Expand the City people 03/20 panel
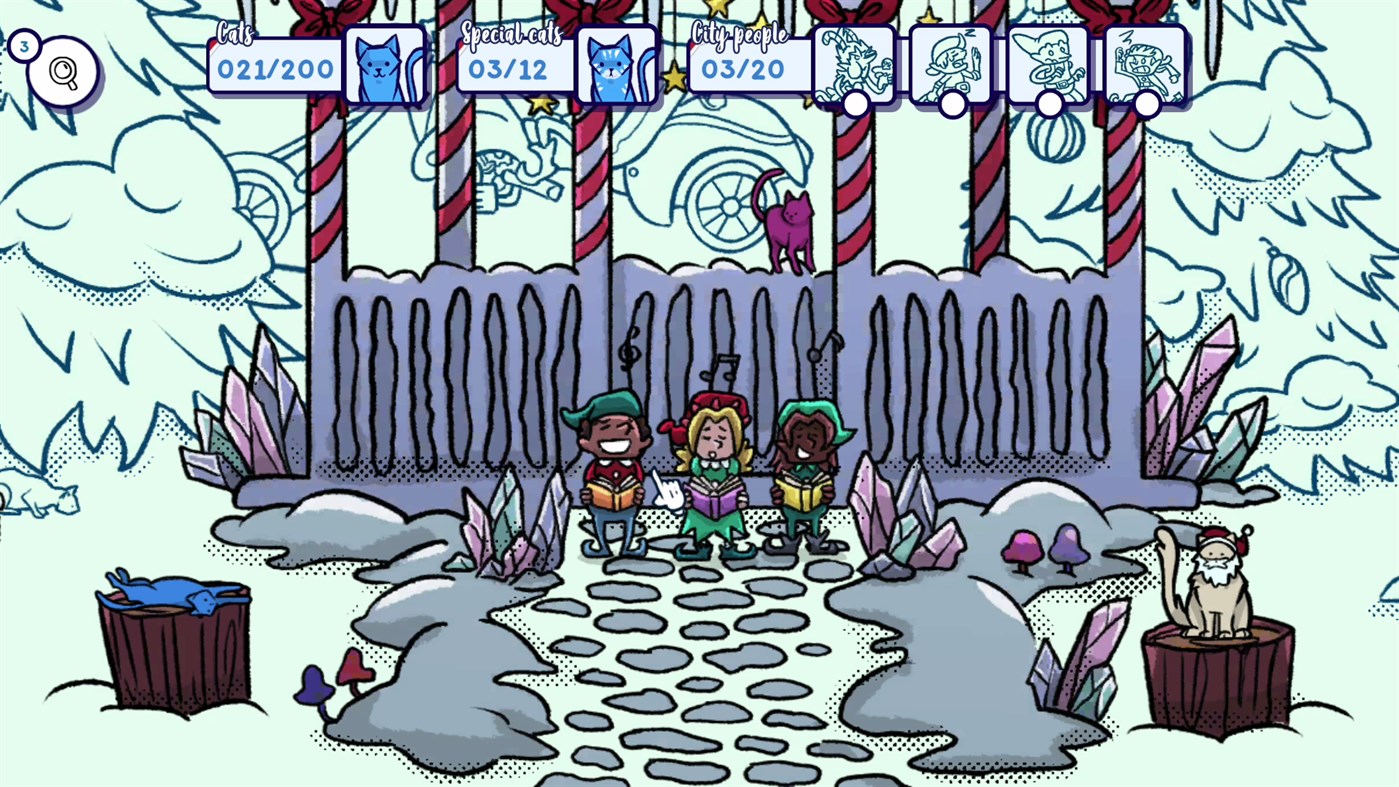The height and width of the screenshot is (787, 1399). pos(749,68)
